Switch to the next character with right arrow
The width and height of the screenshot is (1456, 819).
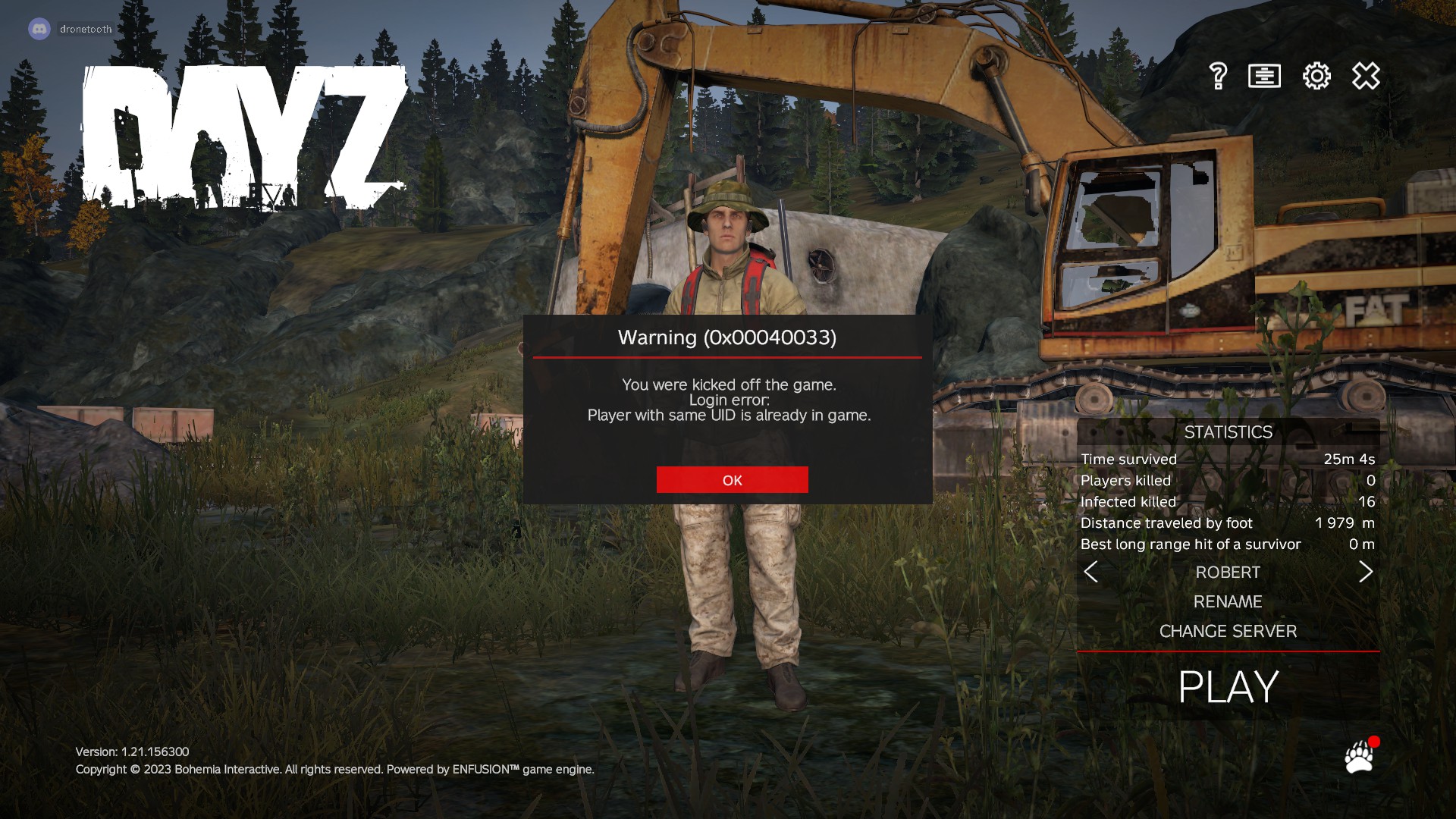(1366, 572)
